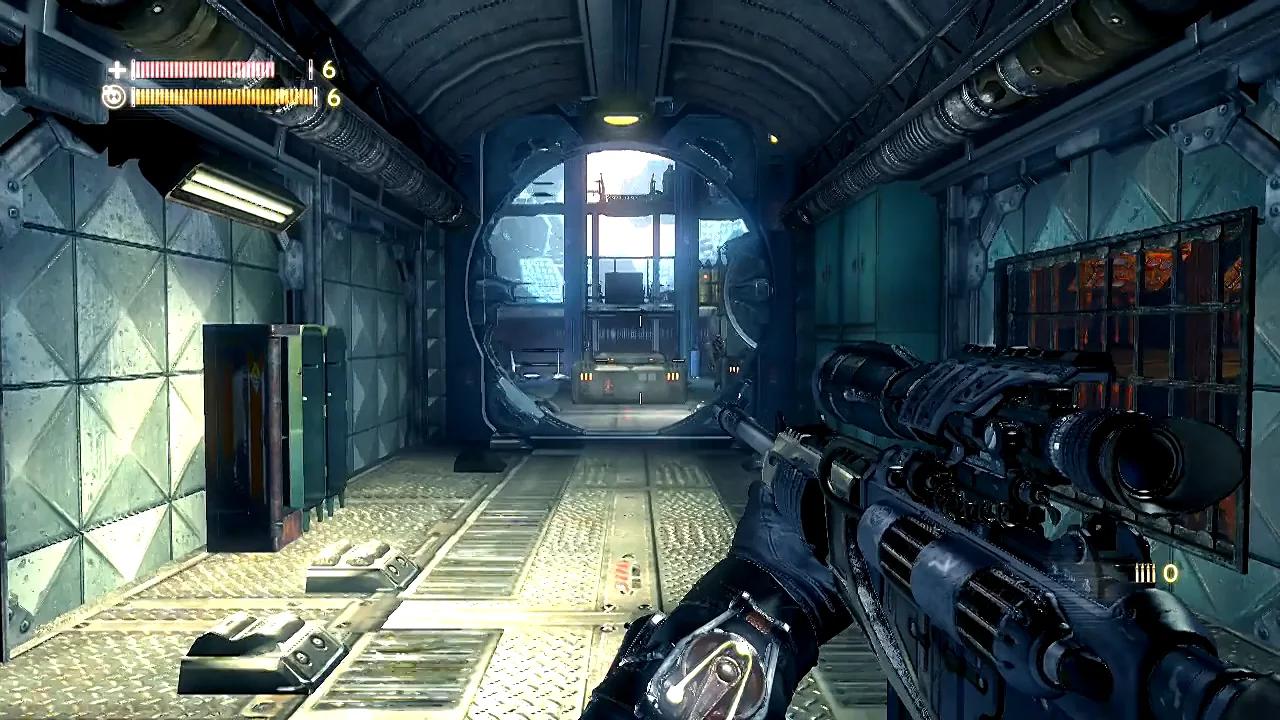Click the health cross icon
Screen dimensions: 1280x720
point(117,71)
